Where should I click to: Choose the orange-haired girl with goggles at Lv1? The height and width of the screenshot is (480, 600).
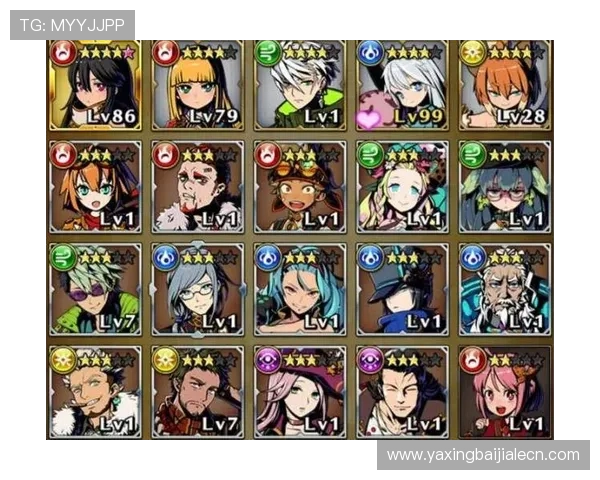(95, 187)
